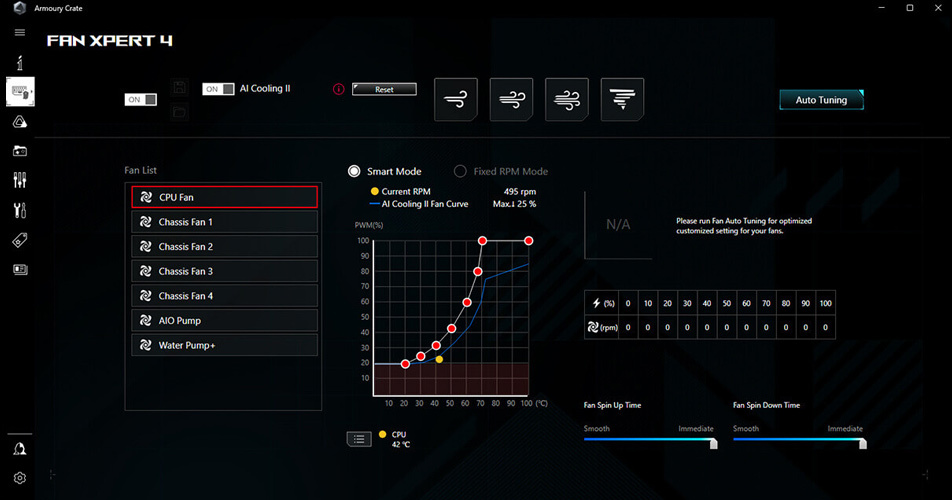Enable Smart Mode radio option
Screen dimensions: 952x500
click(354, 171)
